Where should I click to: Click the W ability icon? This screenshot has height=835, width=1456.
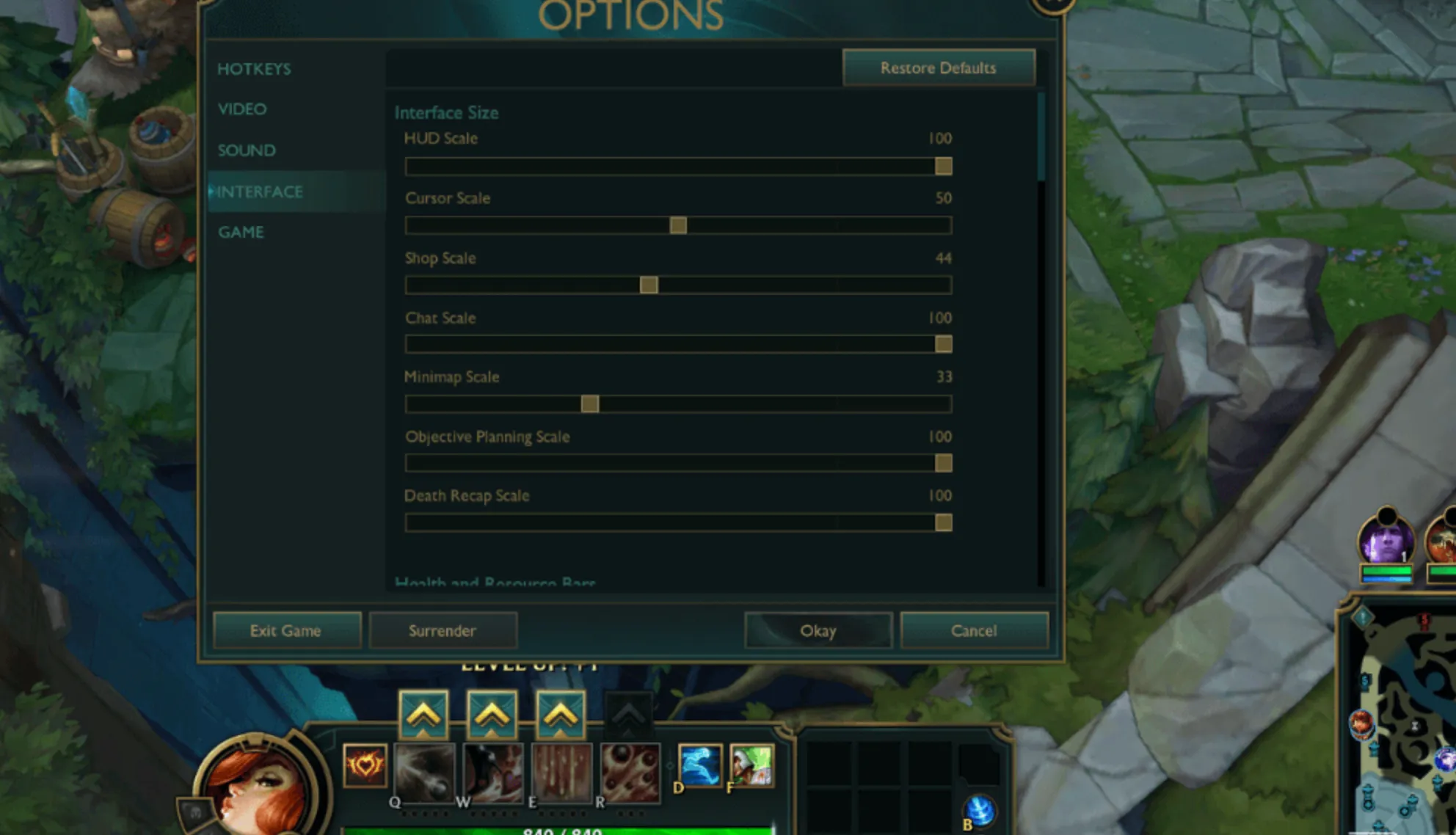[x=493, y=770]
